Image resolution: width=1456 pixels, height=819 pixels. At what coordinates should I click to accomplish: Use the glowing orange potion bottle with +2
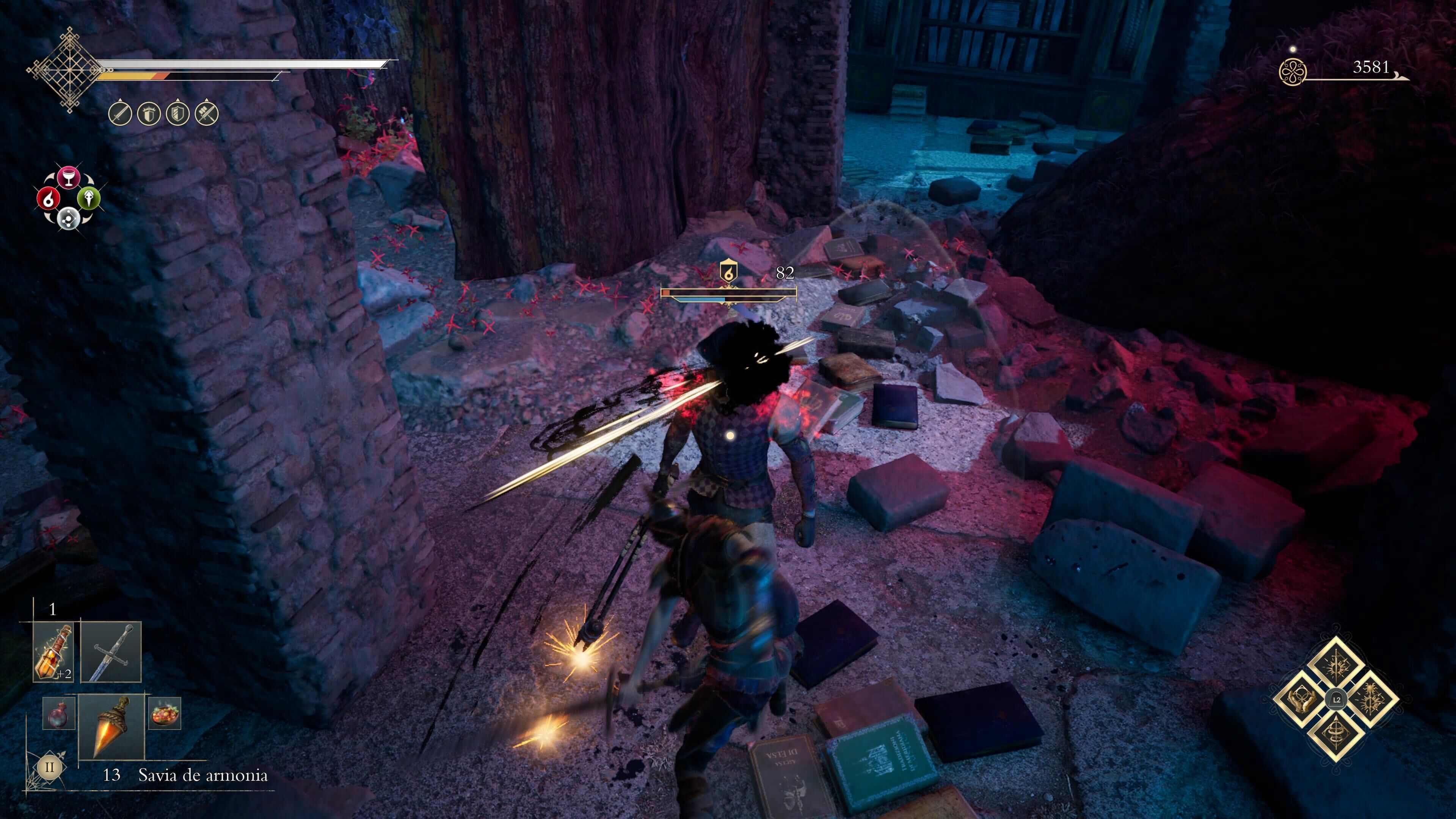tap(53, 652)
